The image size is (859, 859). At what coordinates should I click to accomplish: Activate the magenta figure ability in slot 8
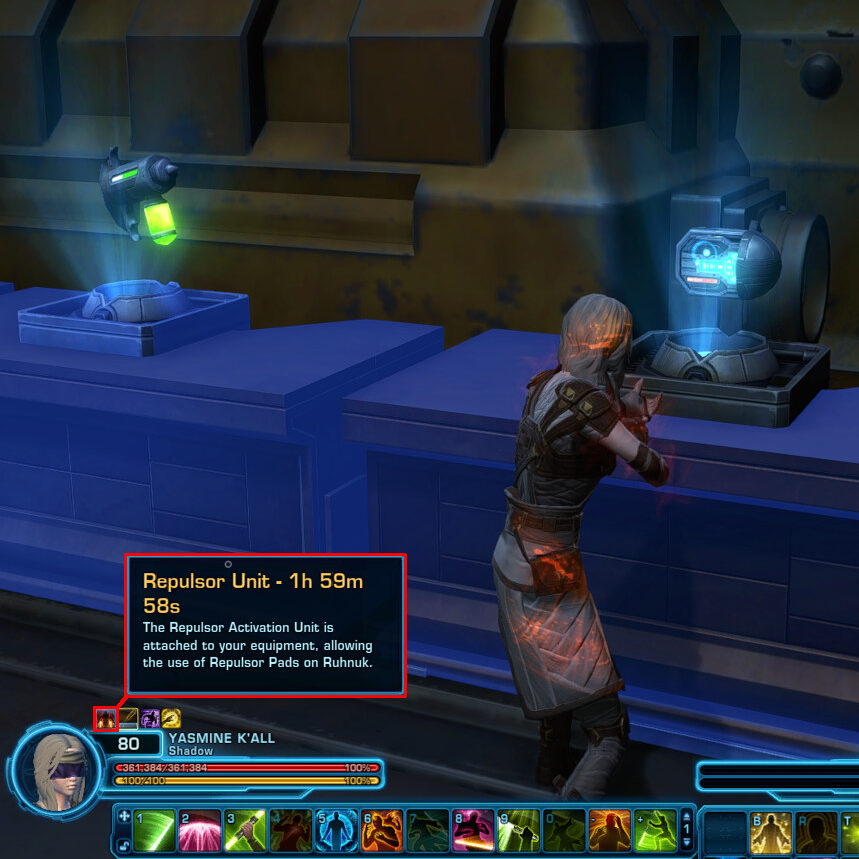pos(473,830)
